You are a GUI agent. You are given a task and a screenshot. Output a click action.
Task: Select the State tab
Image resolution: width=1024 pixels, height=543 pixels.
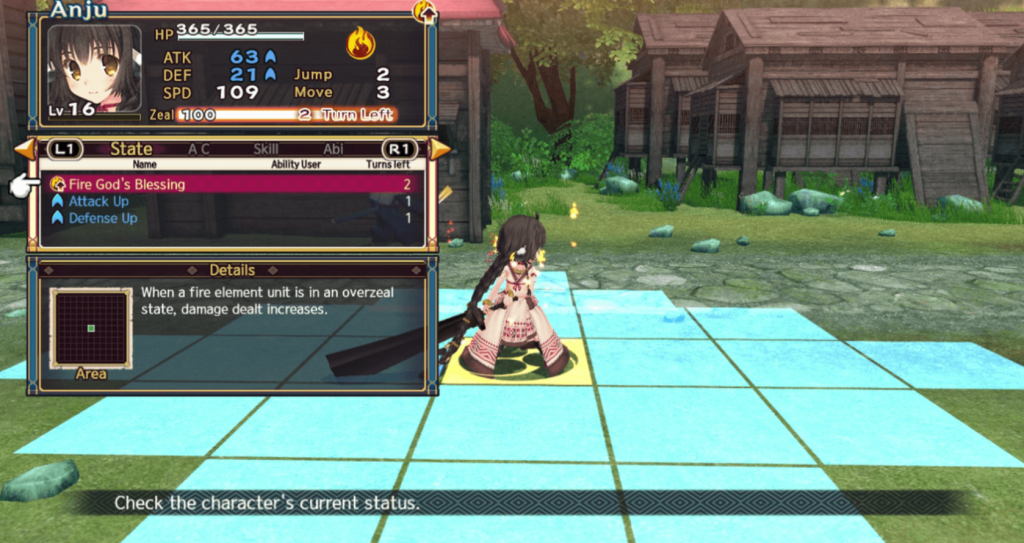[131, 149]
